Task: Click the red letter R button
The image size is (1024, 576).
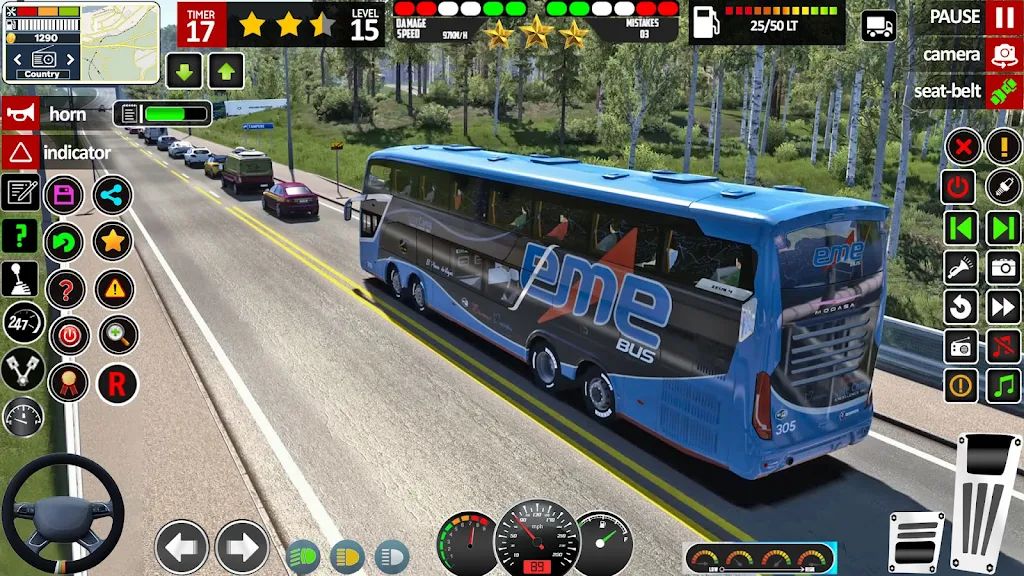Action: point(116,383)
